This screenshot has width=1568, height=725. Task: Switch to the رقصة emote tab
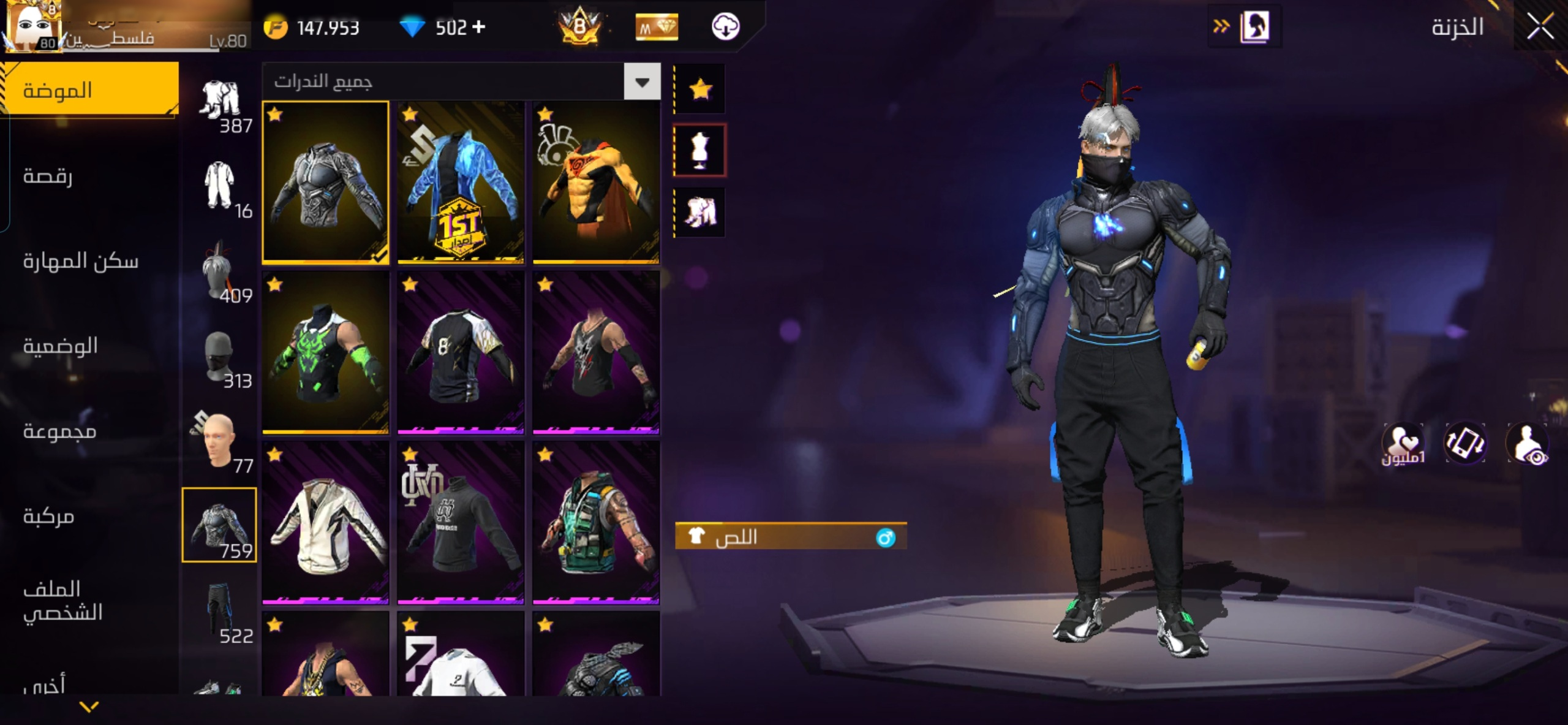point(48,177)
